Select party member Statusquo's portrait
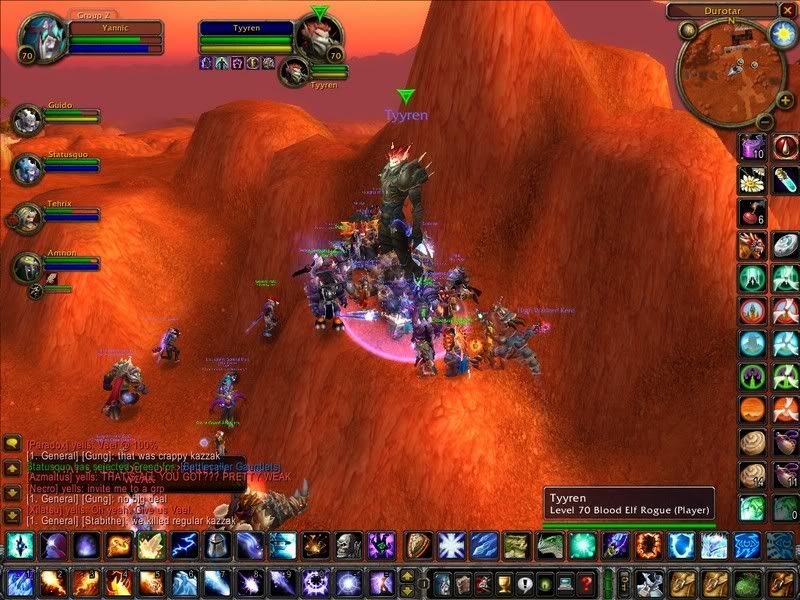The image size is (800, 600). [x=26, y=167]
